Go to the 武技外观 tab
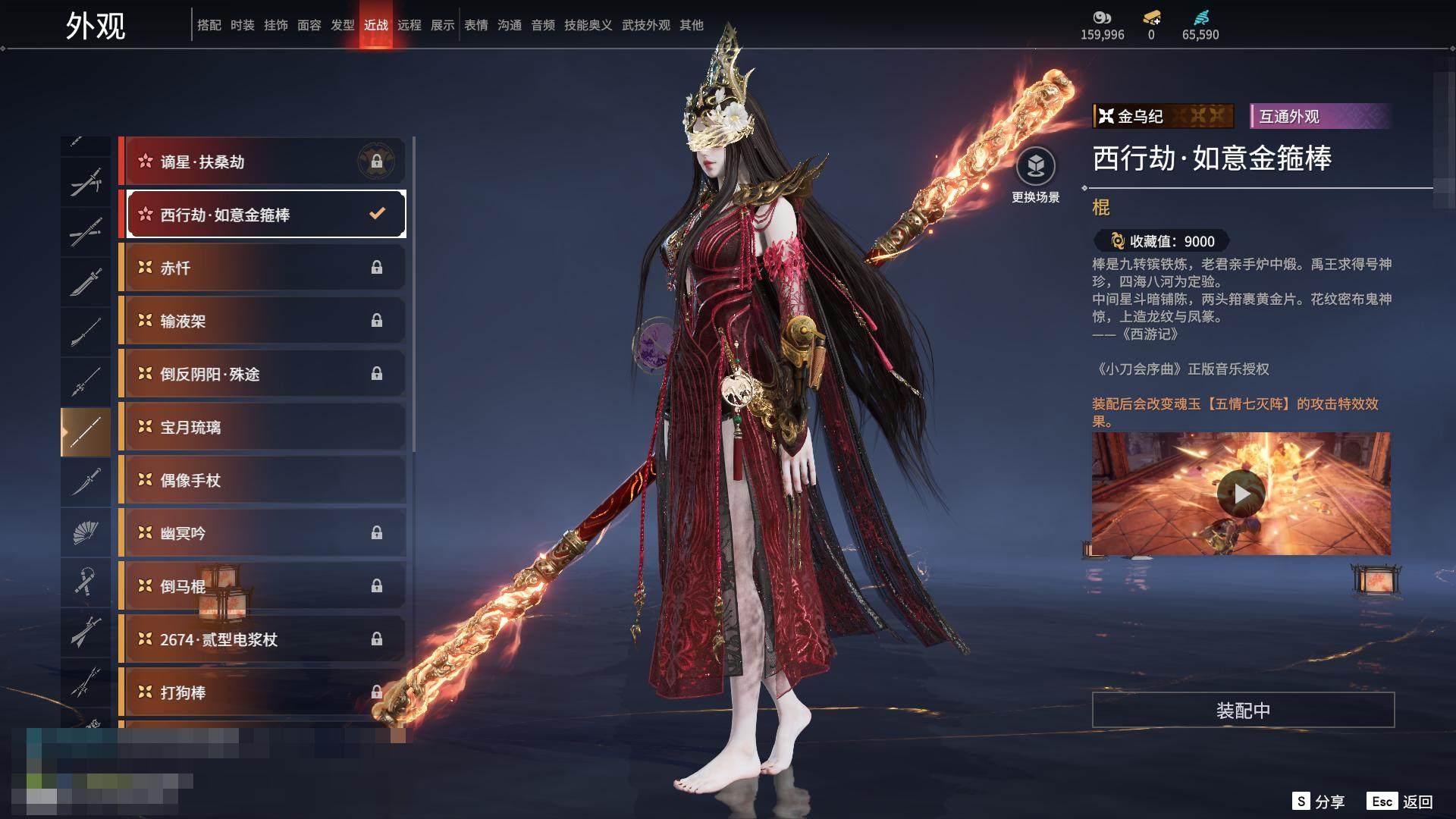The width and height of the screenshot is (1456, 819). [x=645, y=25]
